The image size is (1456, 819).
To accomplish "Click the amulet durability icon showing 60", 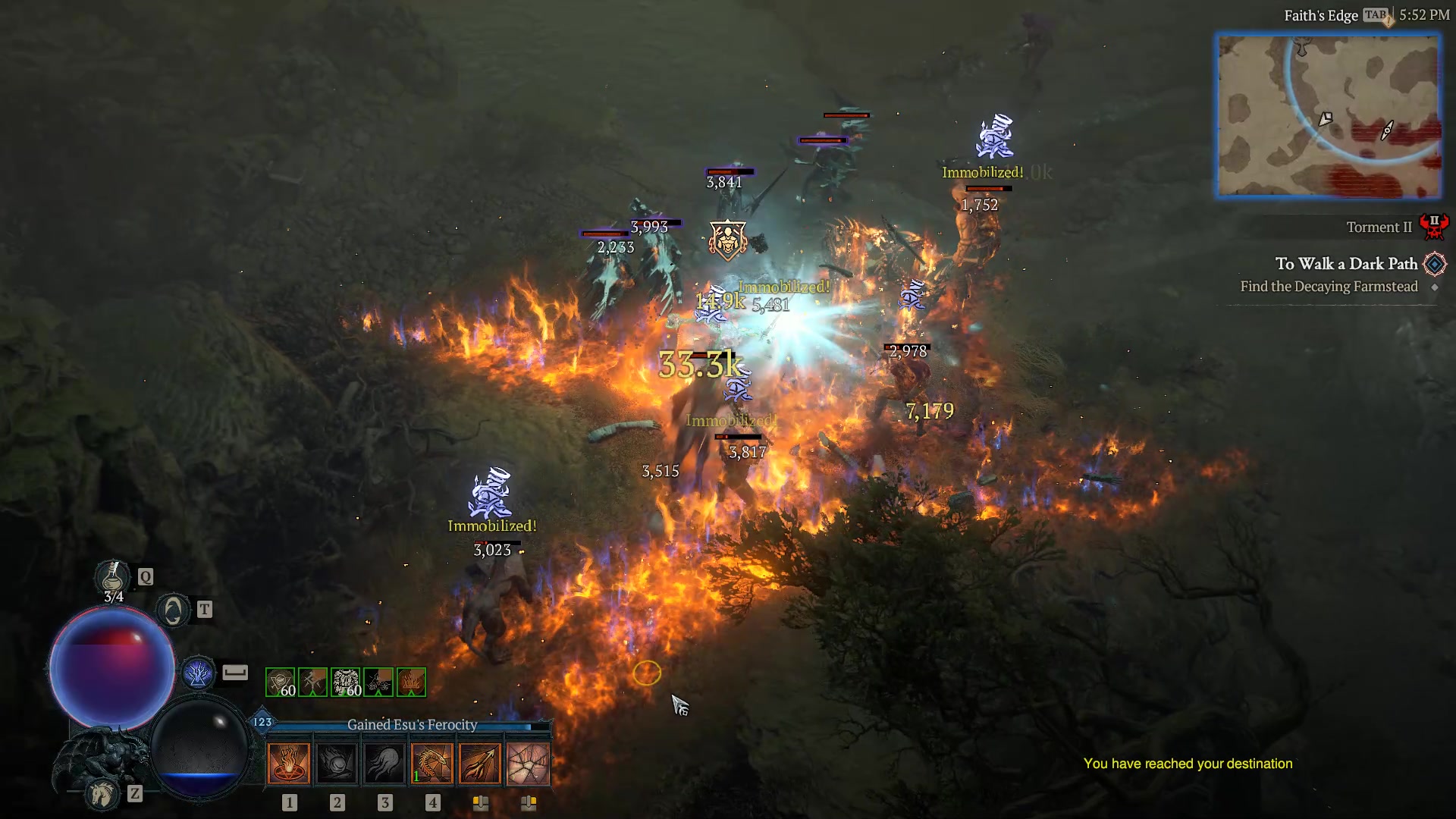I will [x=279, y=681].
